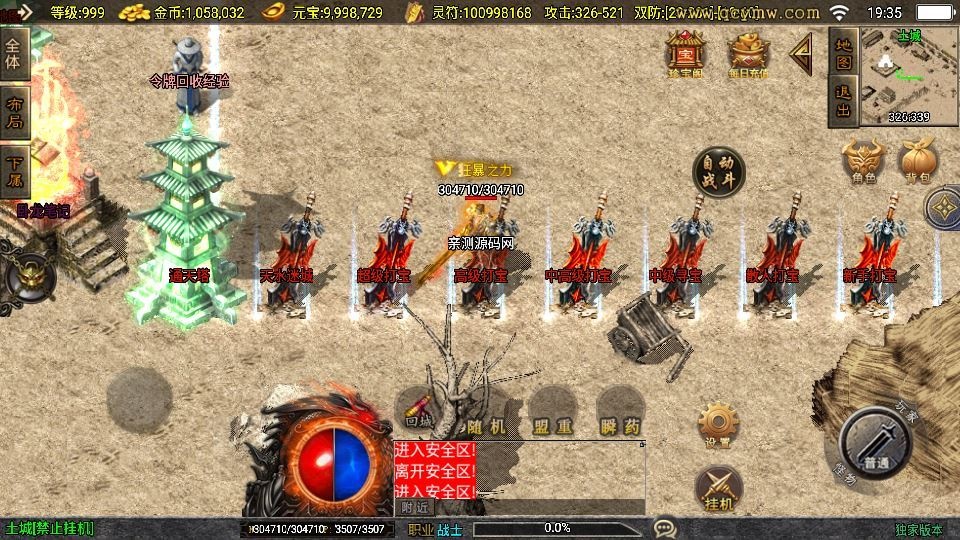This screenshot has height=540, width=960.
Task: Open the 设置 settings gear
Action: (718, 424)
